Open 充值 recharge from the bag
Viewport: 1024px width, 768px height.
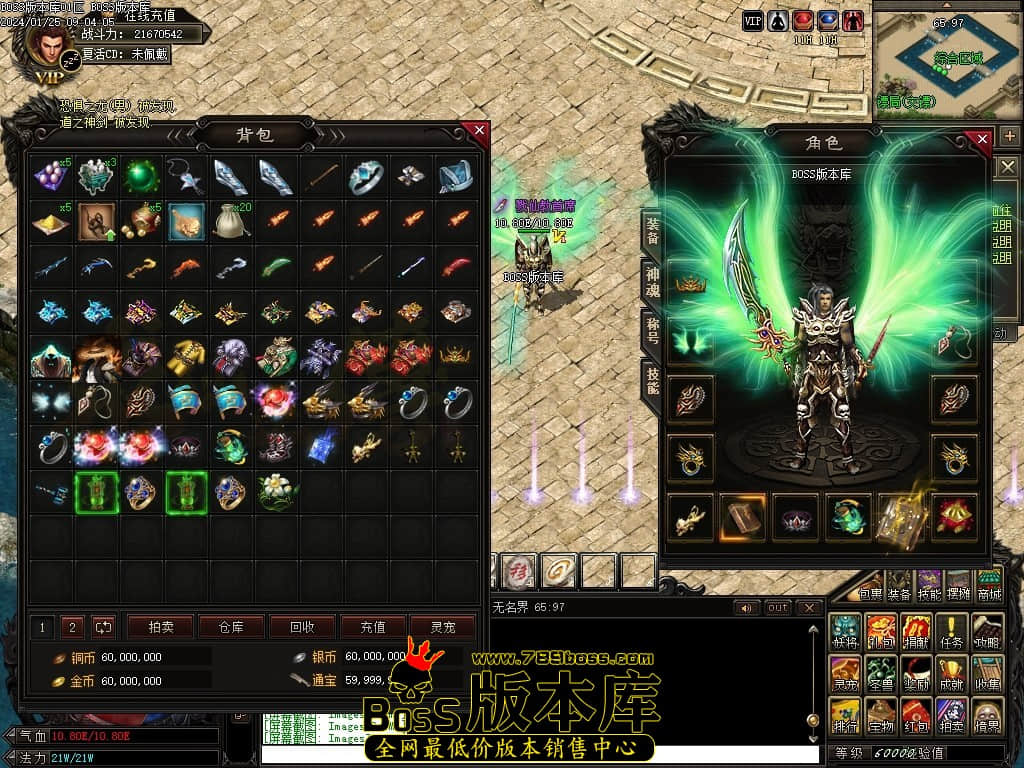pos(372,627)
